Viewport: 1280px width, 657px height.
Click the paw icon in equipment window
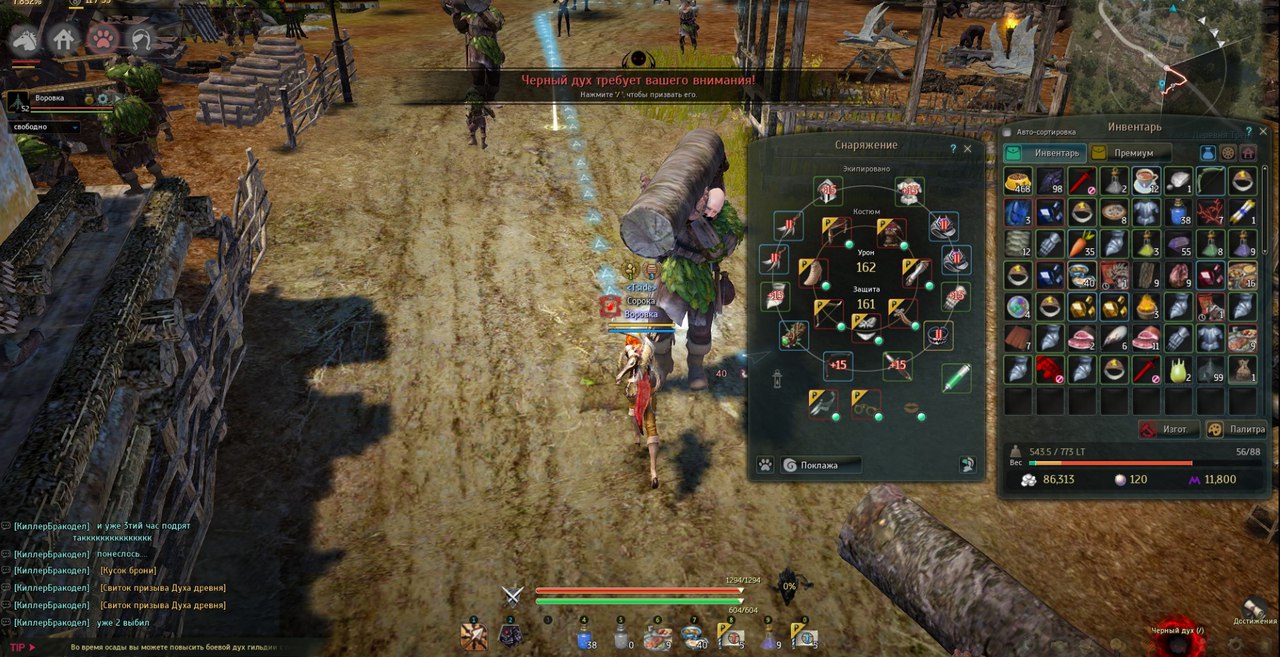[765, 465]
